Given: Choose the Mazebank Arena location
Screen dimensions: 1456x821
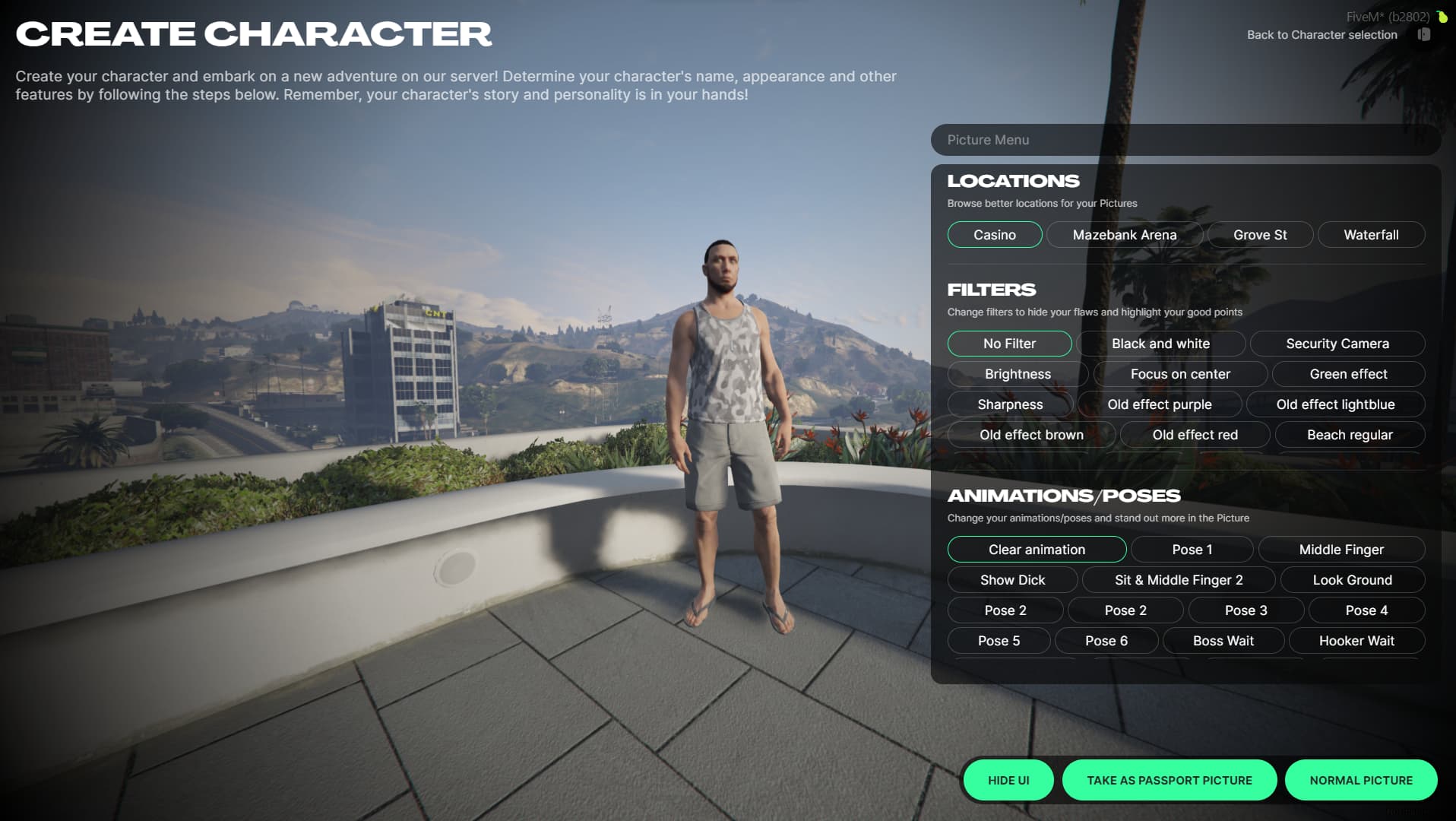Looking at the screenshot, I should pyautogui.click(x=1124, y=235).
